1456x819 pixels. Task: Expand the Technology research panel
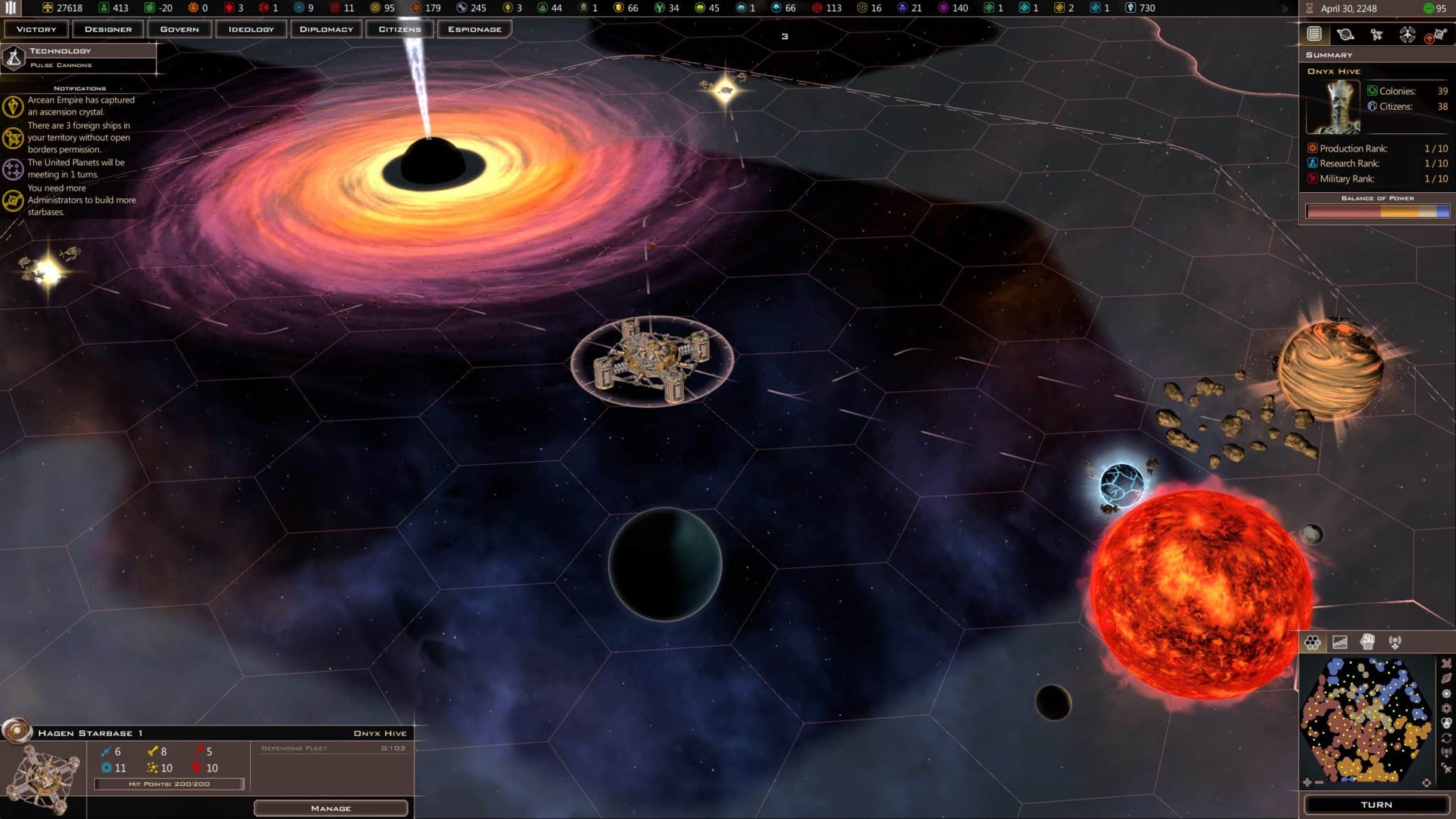click(77, 57)
